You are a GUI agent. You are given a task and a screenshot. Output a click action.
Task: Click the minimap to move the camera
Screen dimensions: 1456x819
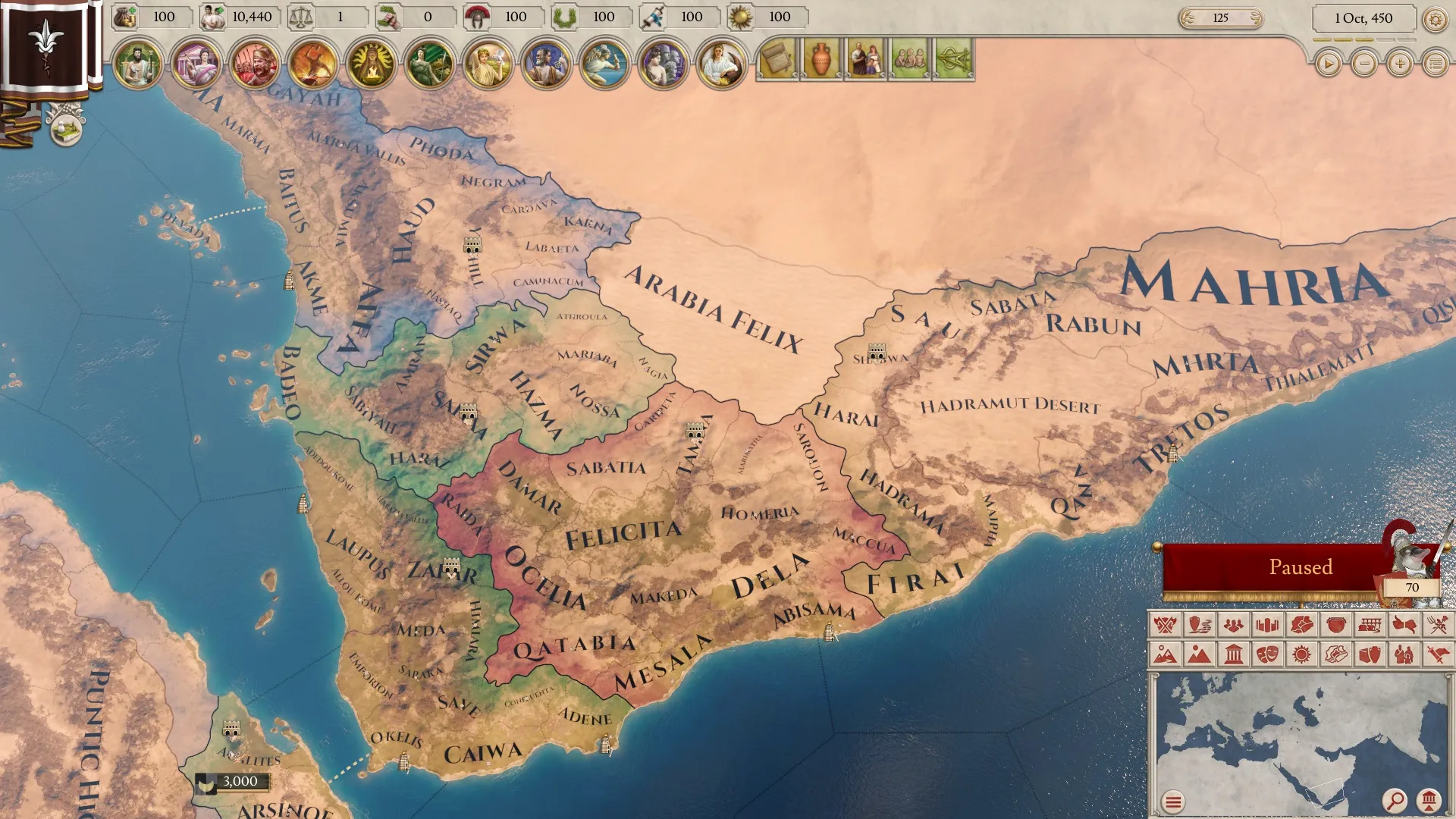coord(1289,736)
